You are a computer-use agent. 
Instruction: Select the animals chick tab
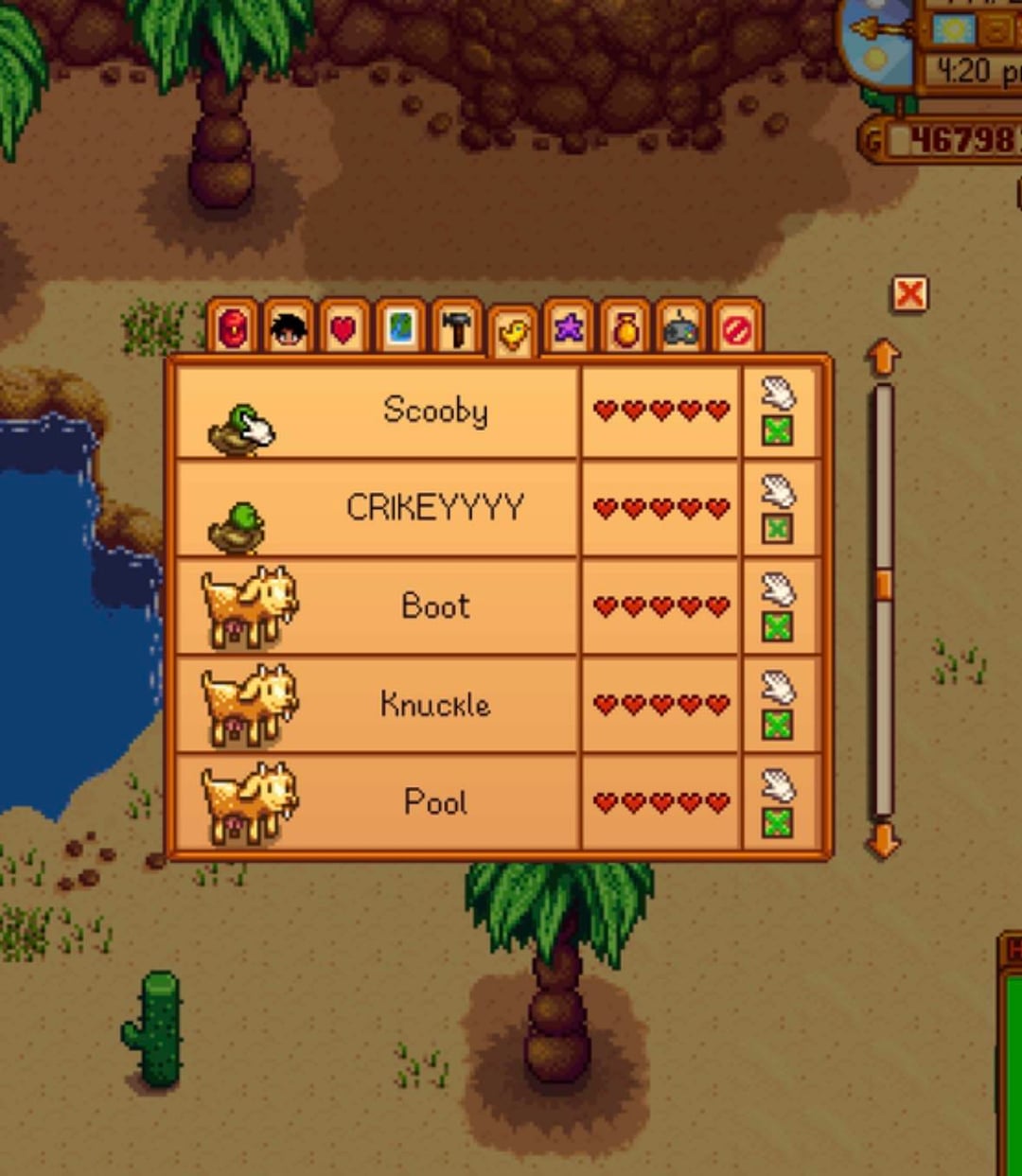click(x=513, y=333)
